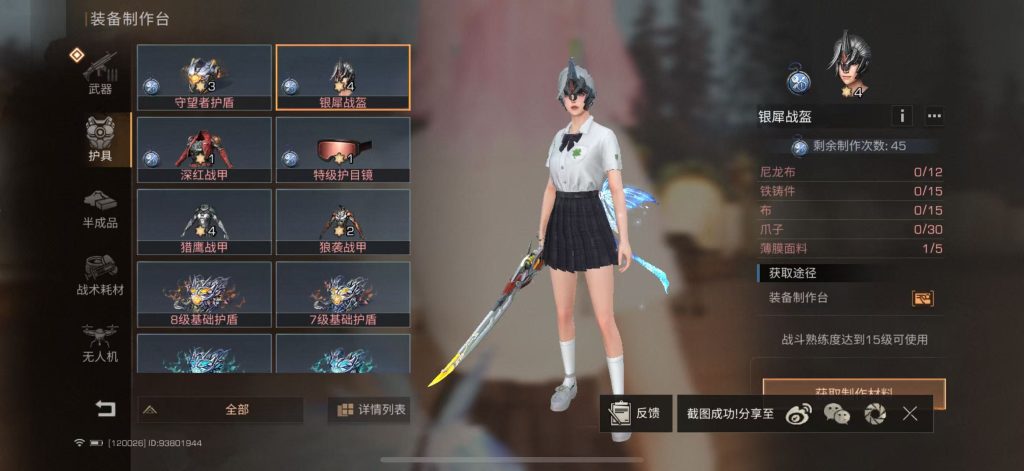Select the 深红战甲 armor item
The width and height of the screenshot is (1024, 471).
point(204,149)
